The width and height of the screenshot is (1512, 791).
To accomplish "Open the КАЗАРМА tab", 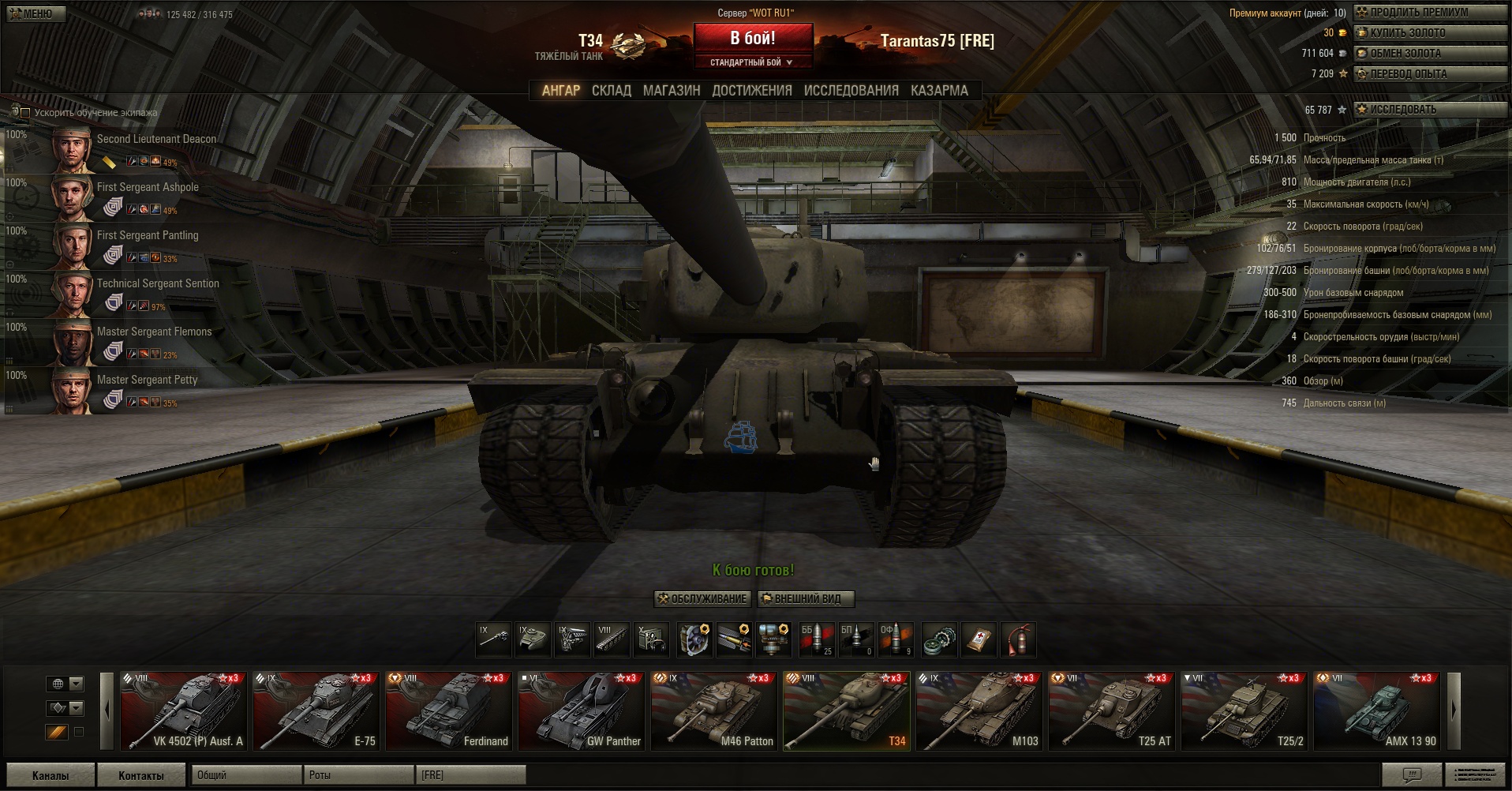I will tap(939, 91).
